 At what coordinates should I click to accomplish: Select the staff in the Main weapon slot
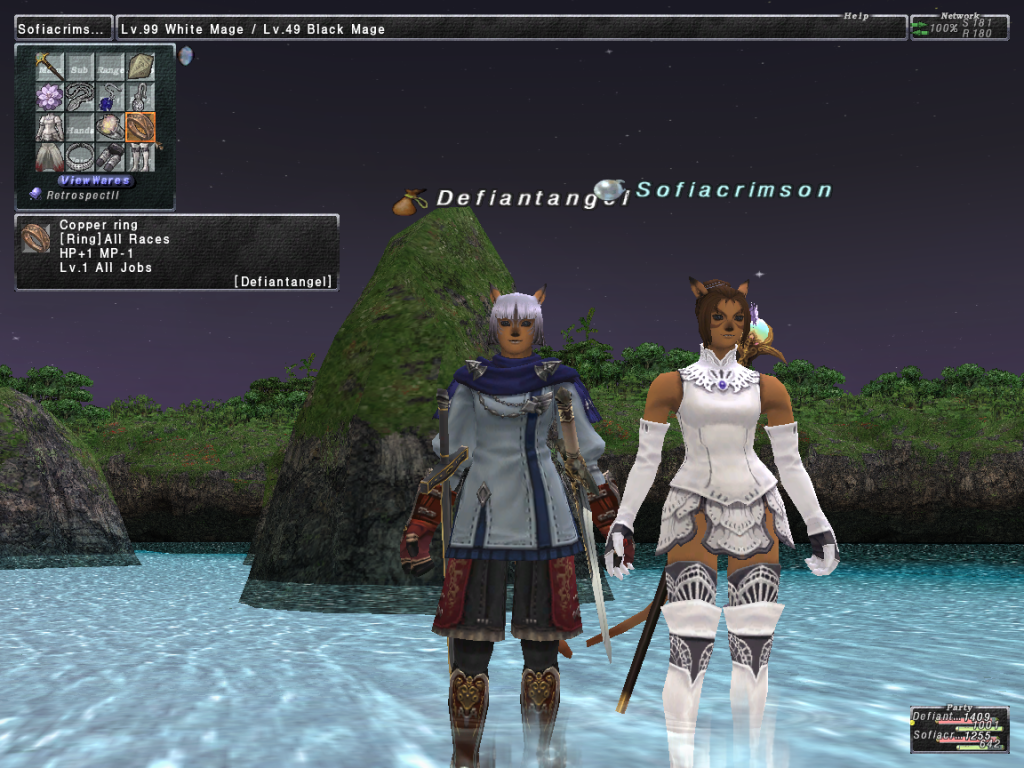tap(50, 67)
